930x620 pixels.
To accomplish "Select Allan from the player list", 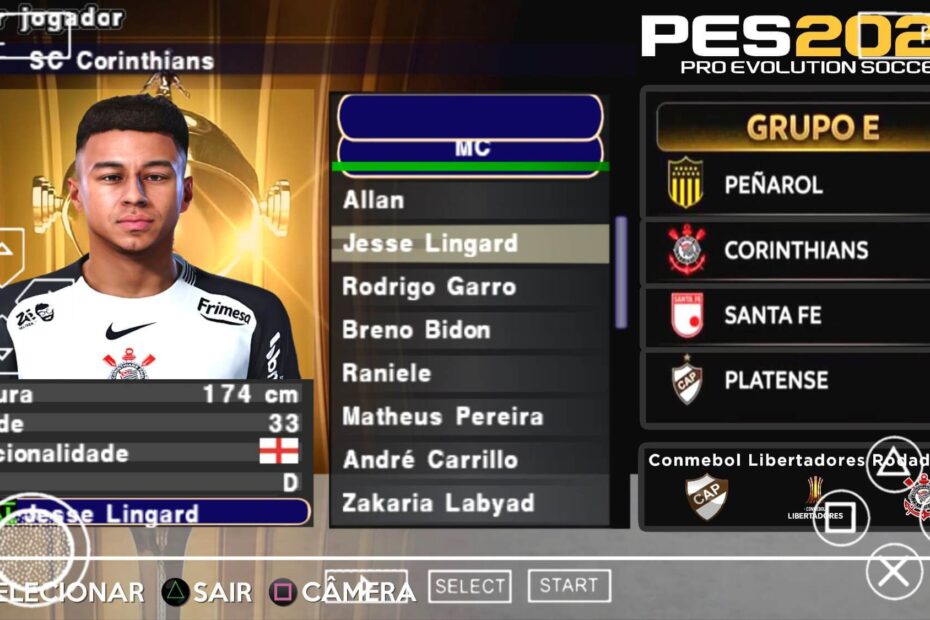I will point(470,200).
